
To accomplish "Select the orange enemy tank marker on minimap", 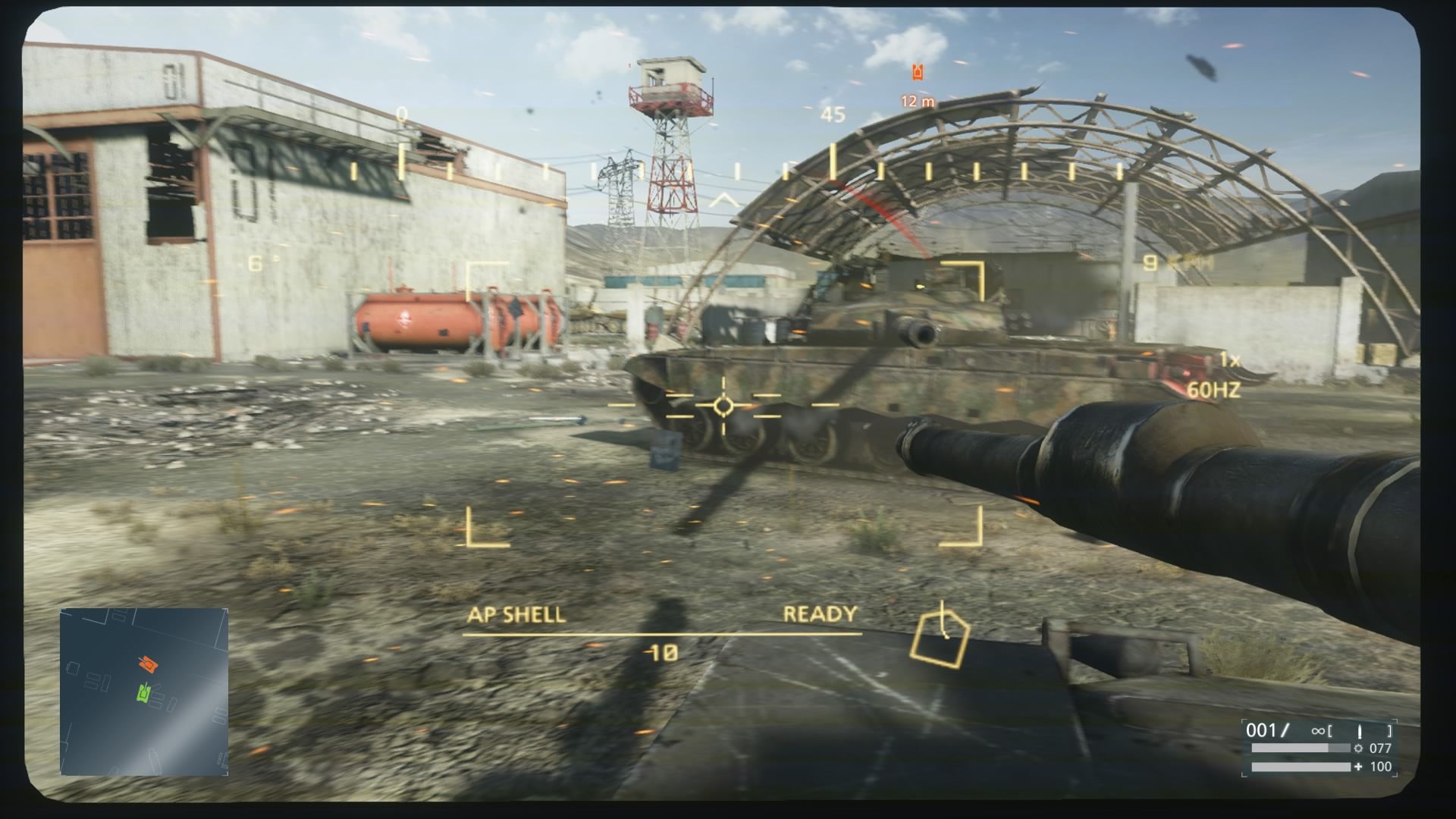I will (149, 665).
